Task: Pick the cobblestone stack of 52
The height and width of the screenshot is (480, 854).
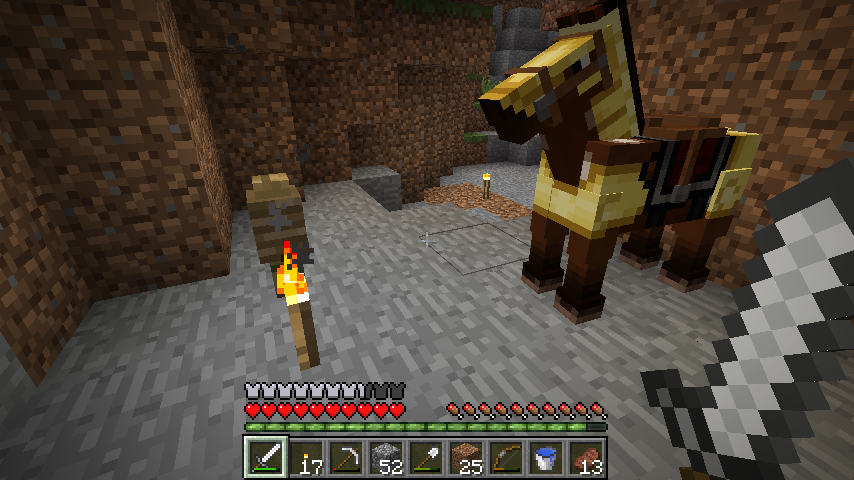Action: point(386,458)
